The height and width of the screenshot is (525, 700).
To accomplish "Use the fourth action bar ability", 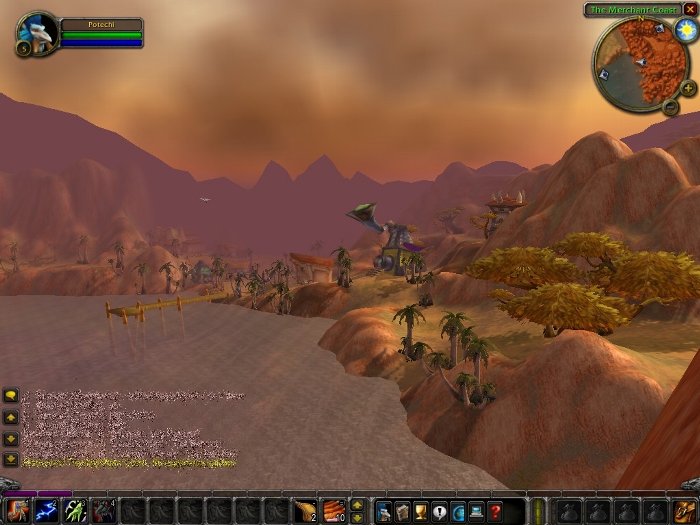I will tap(104, 511).
